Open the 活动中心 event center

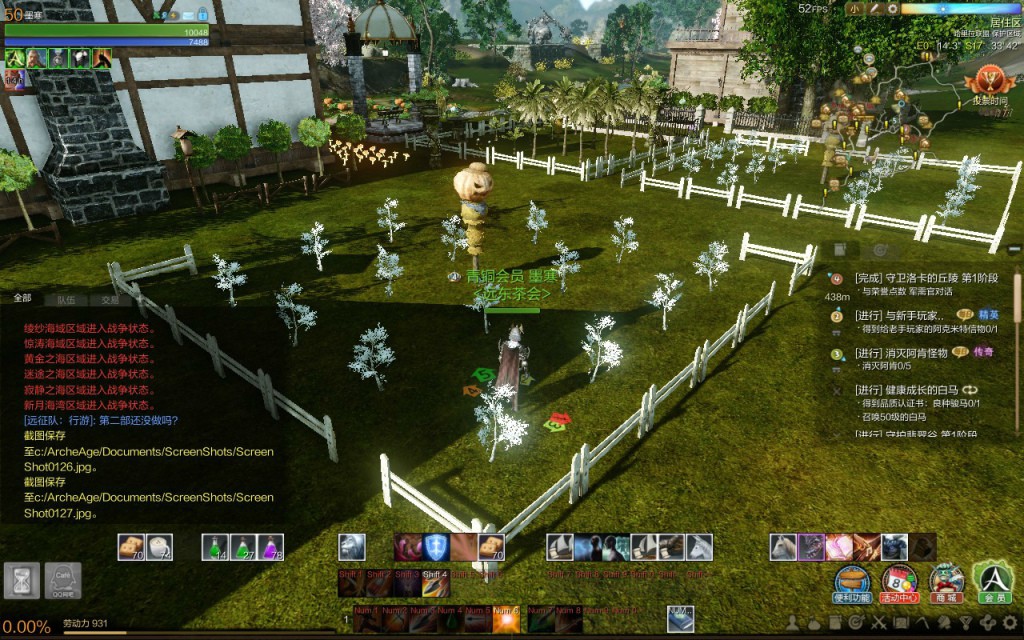point(898,582)
